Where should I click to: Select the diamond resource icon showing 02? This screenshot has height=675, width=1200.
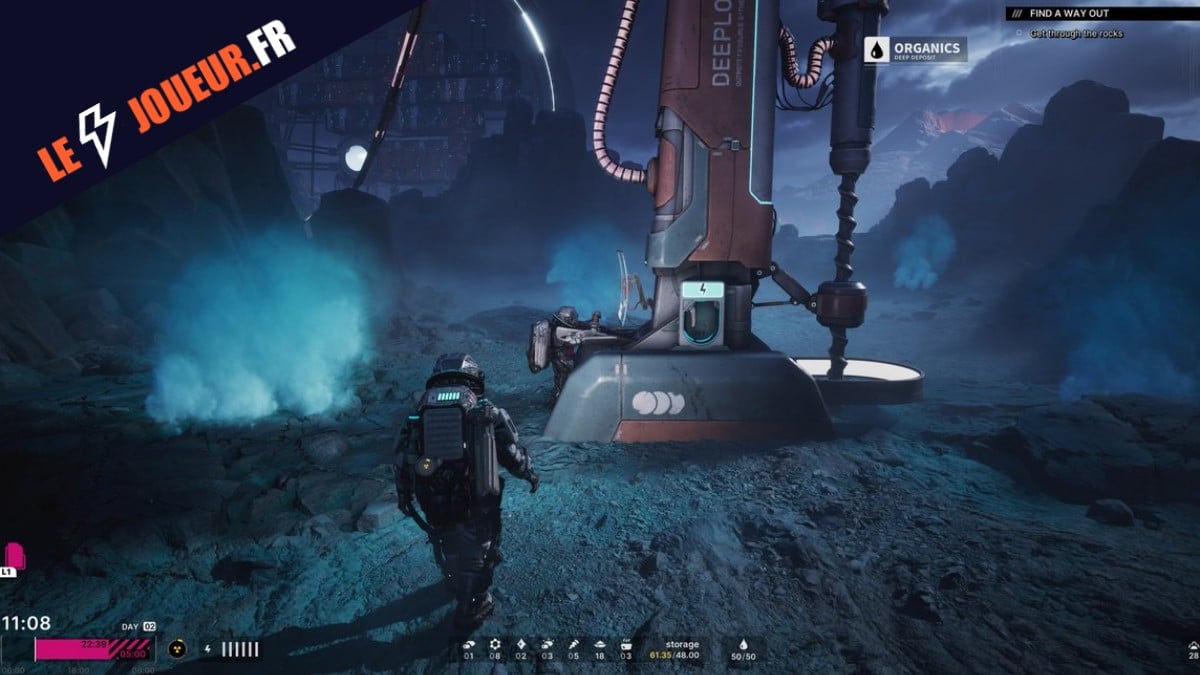pyautogui.click(x=521, y=645)
